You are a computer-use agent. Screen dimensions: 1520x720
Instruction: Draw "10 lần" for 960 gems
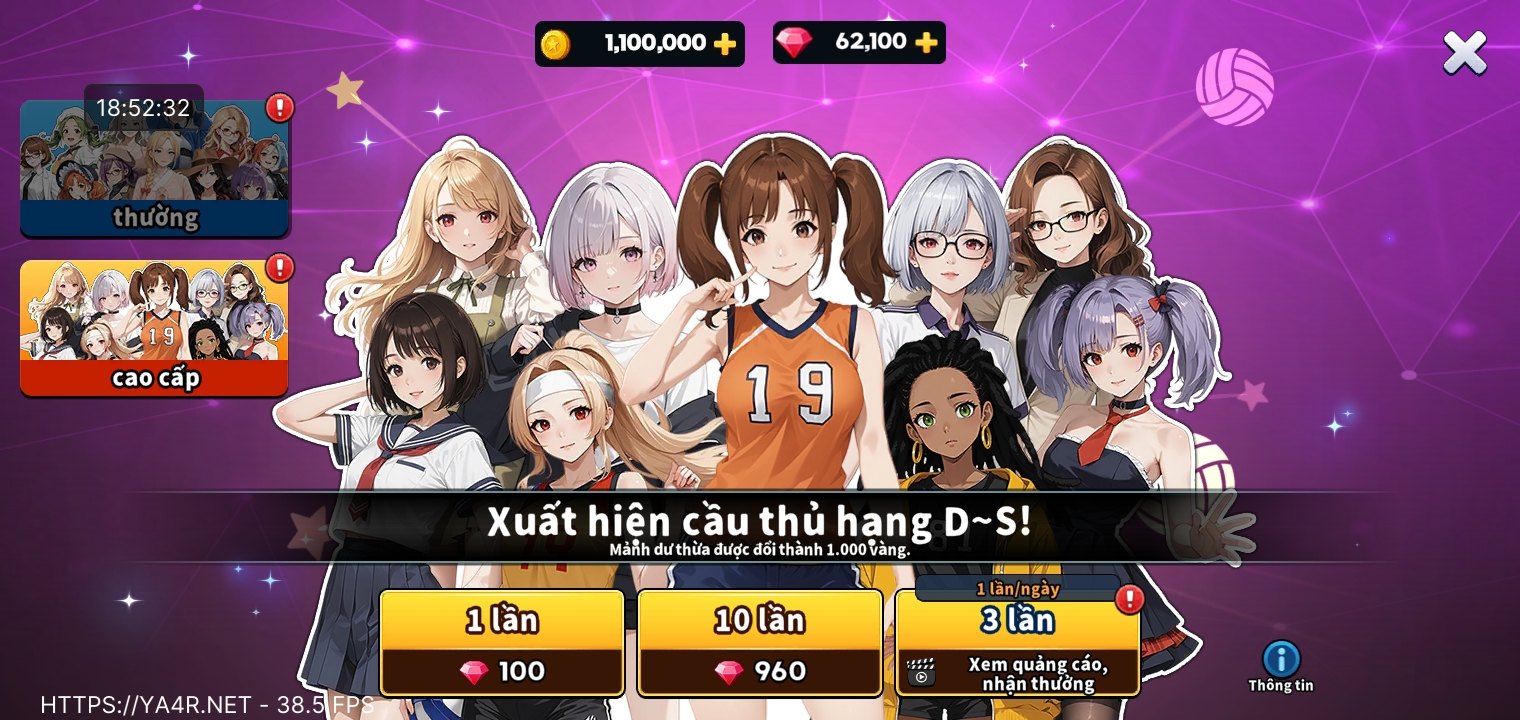759,643
